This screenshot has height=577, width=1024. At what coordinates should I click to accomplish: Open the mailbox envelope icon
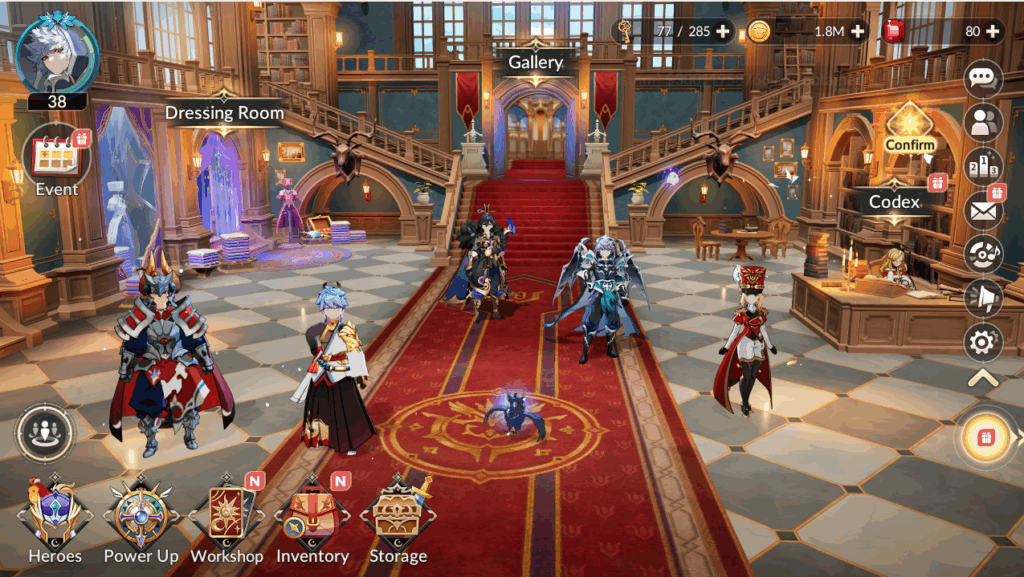click(x=983, y=210)
